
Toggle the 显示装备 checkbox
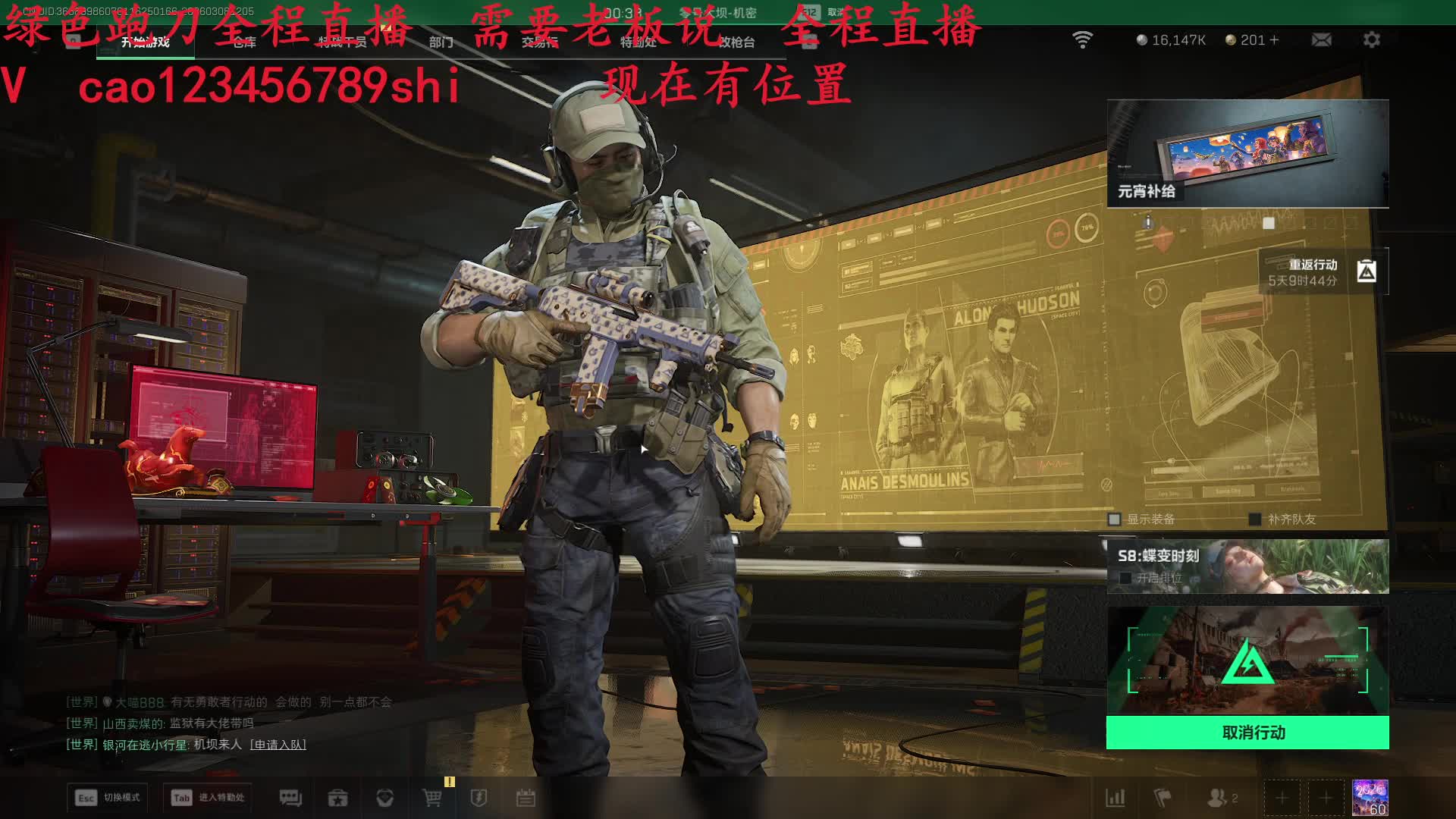[x=1115, y=519]
